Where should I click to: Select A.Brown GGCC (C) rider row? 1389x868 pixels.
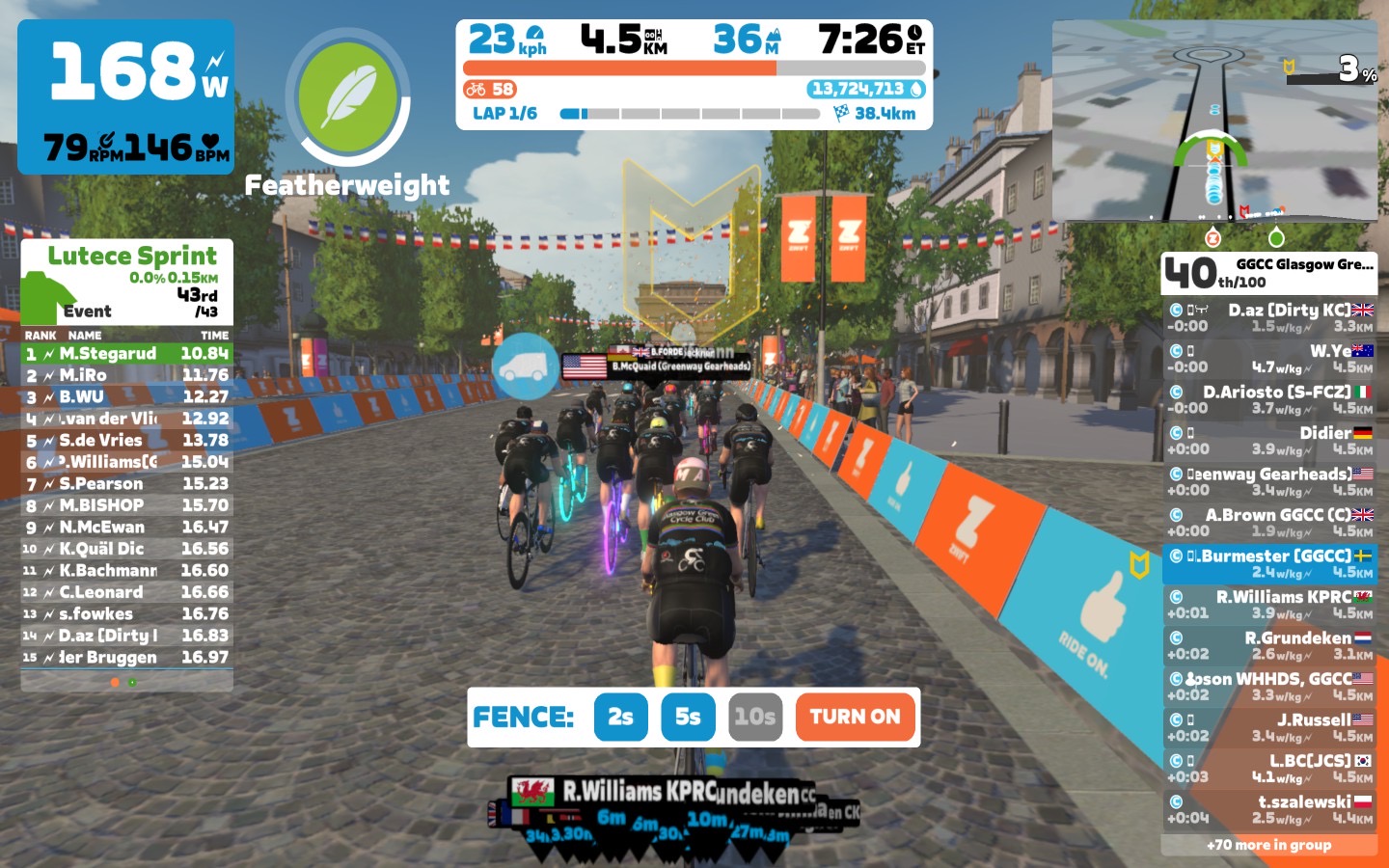click(x=1268, y=523)
